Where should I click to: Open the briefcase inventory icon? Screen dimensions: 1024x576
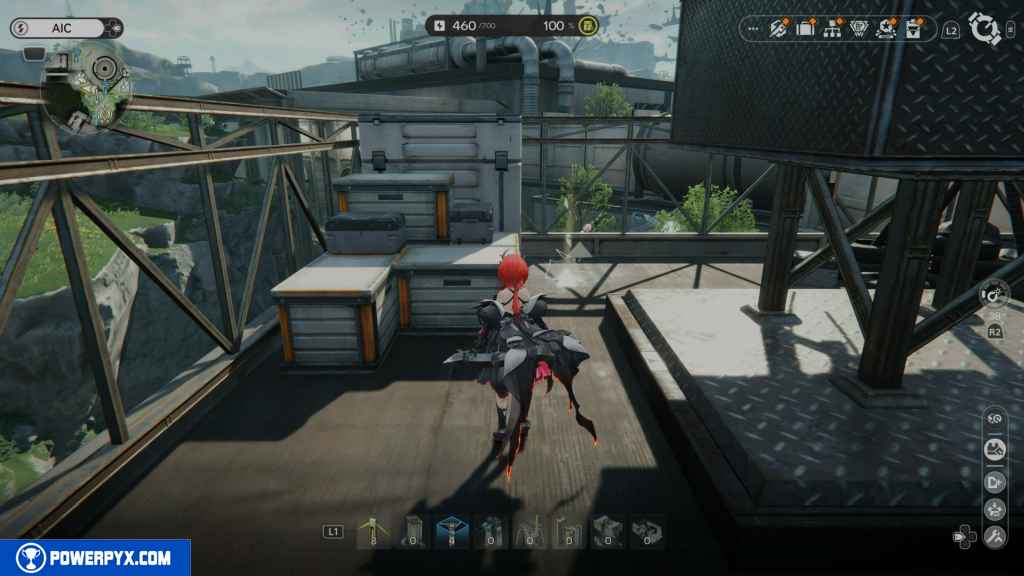pos(806,28)
